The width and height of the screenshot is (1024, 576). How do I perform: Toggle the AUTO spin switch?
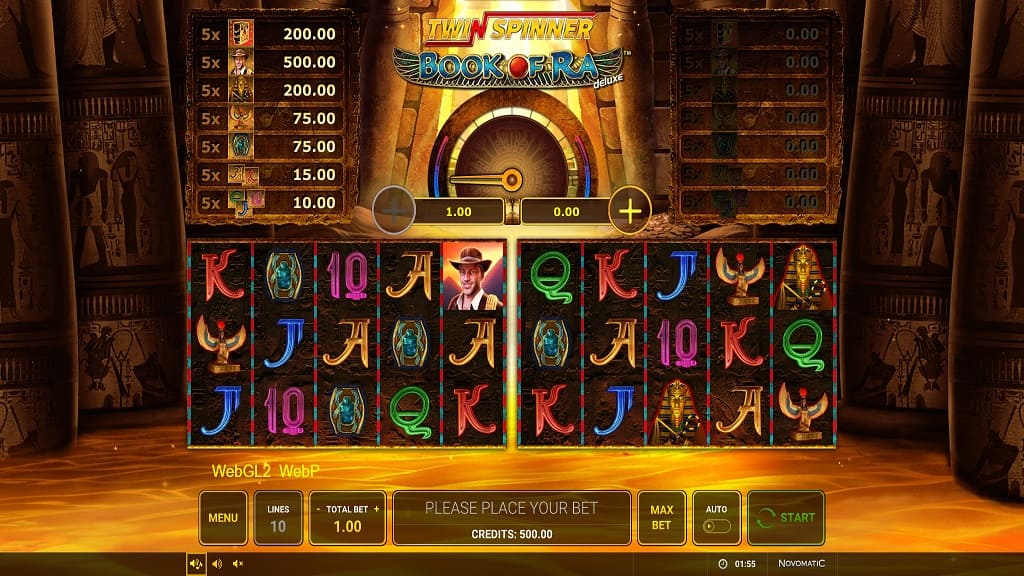pos(716,525)
